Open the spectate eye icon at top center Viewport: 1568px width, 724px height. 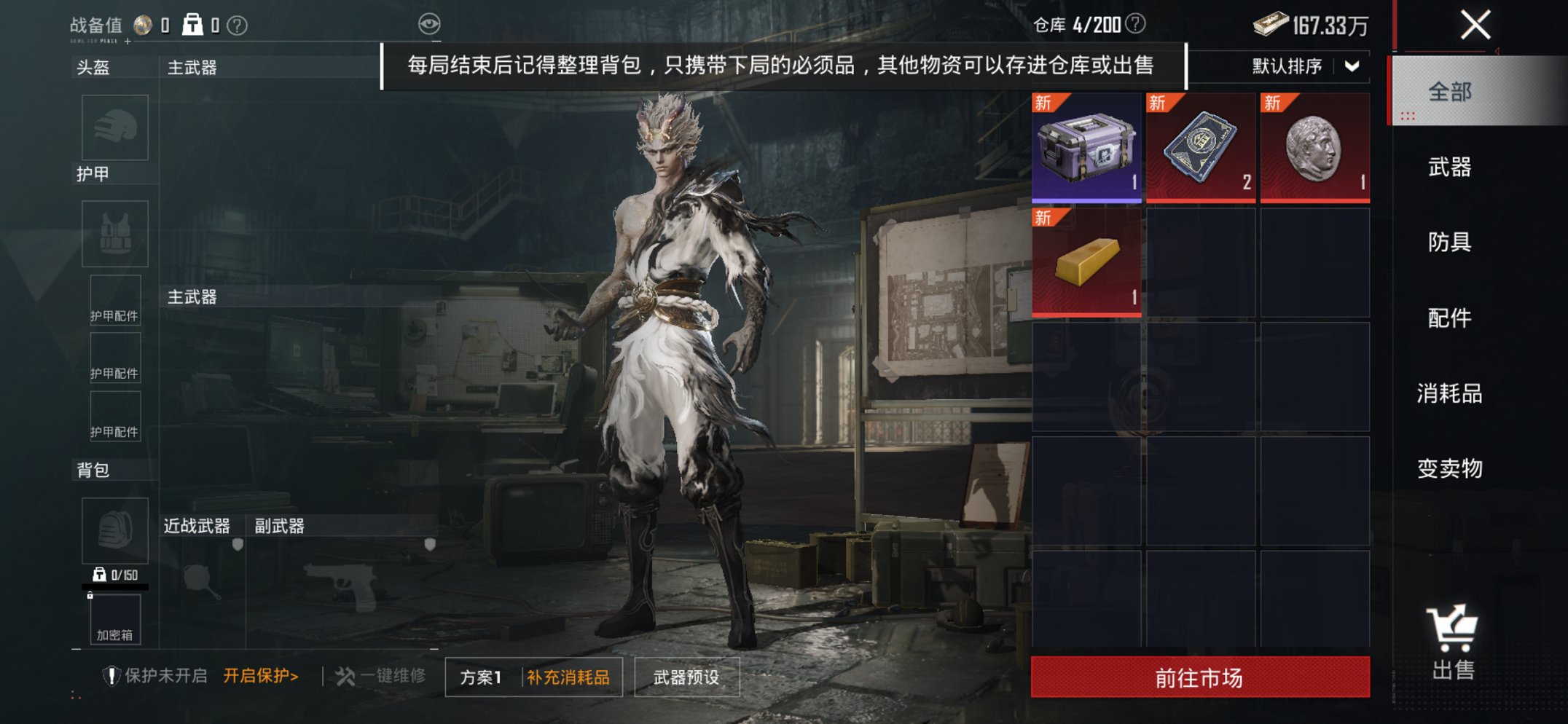[x=431, y=22]
